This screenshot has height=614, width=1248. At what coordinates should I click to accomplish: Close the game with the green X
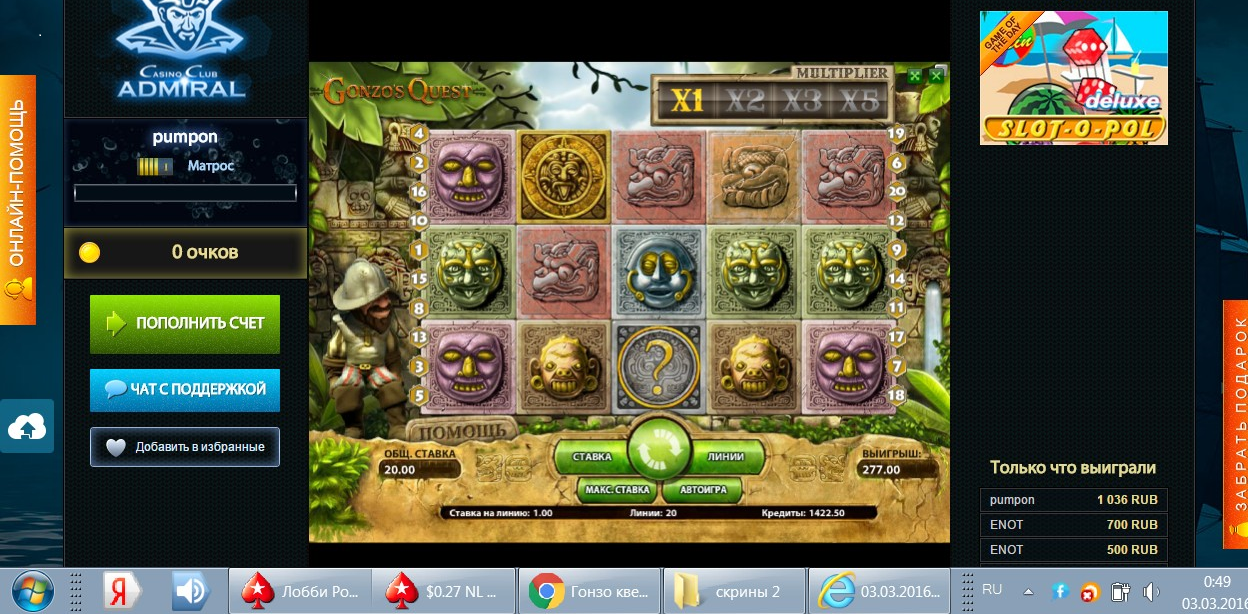(936, 75)
